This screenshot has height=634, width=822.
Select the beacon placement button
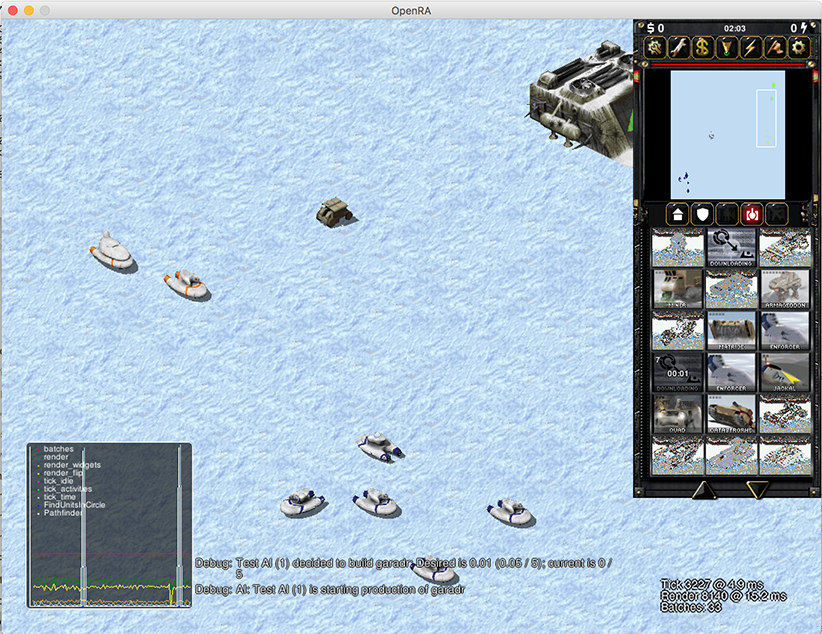[x=726, y=47]
